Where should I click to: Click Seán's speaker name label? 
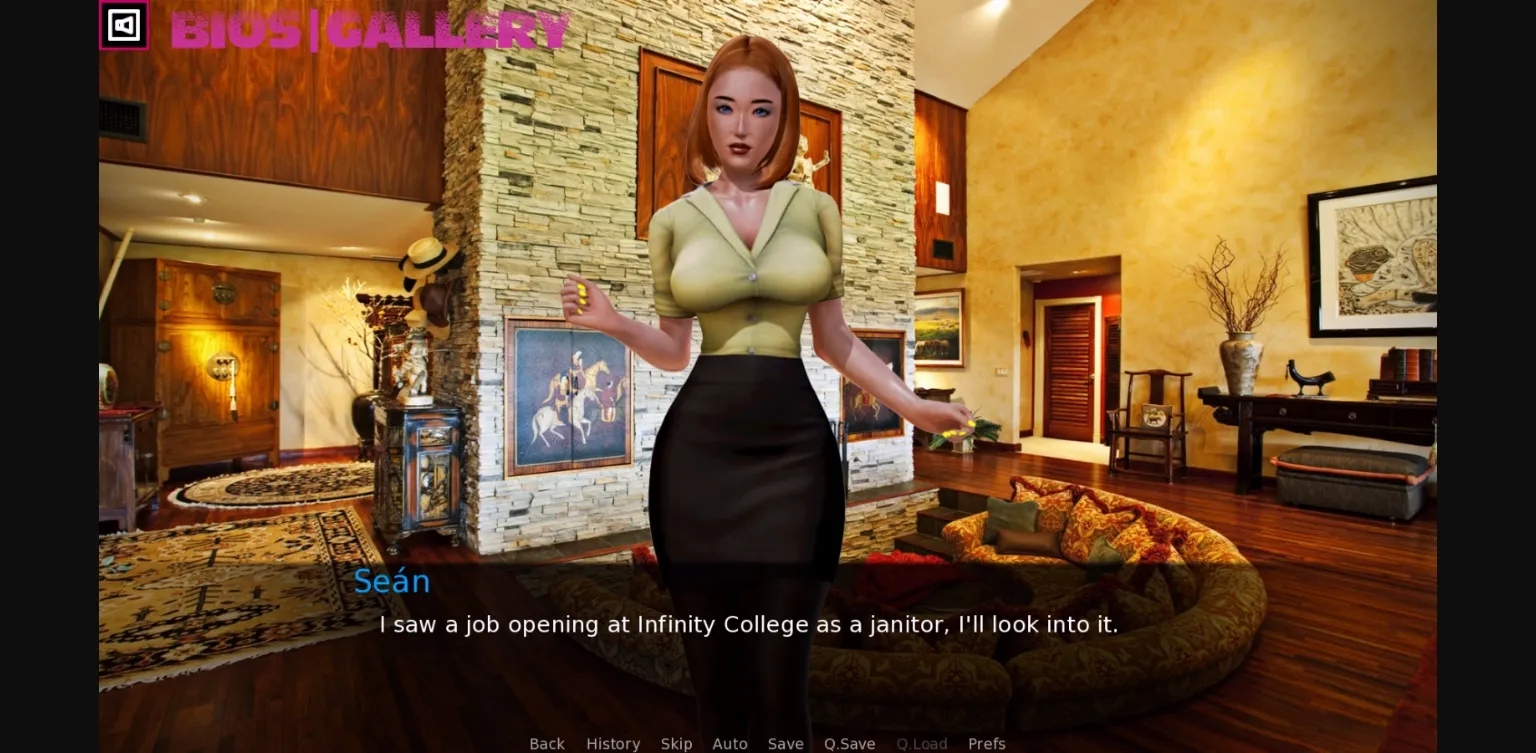point(392,581)
